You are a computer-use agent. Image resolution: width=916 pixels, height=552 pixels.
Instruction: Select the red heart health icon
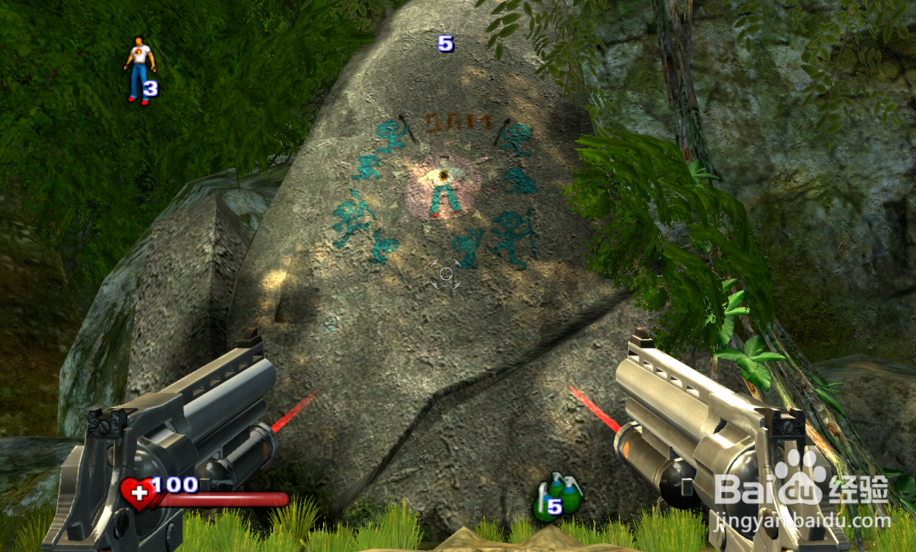[x=138, y=493]
